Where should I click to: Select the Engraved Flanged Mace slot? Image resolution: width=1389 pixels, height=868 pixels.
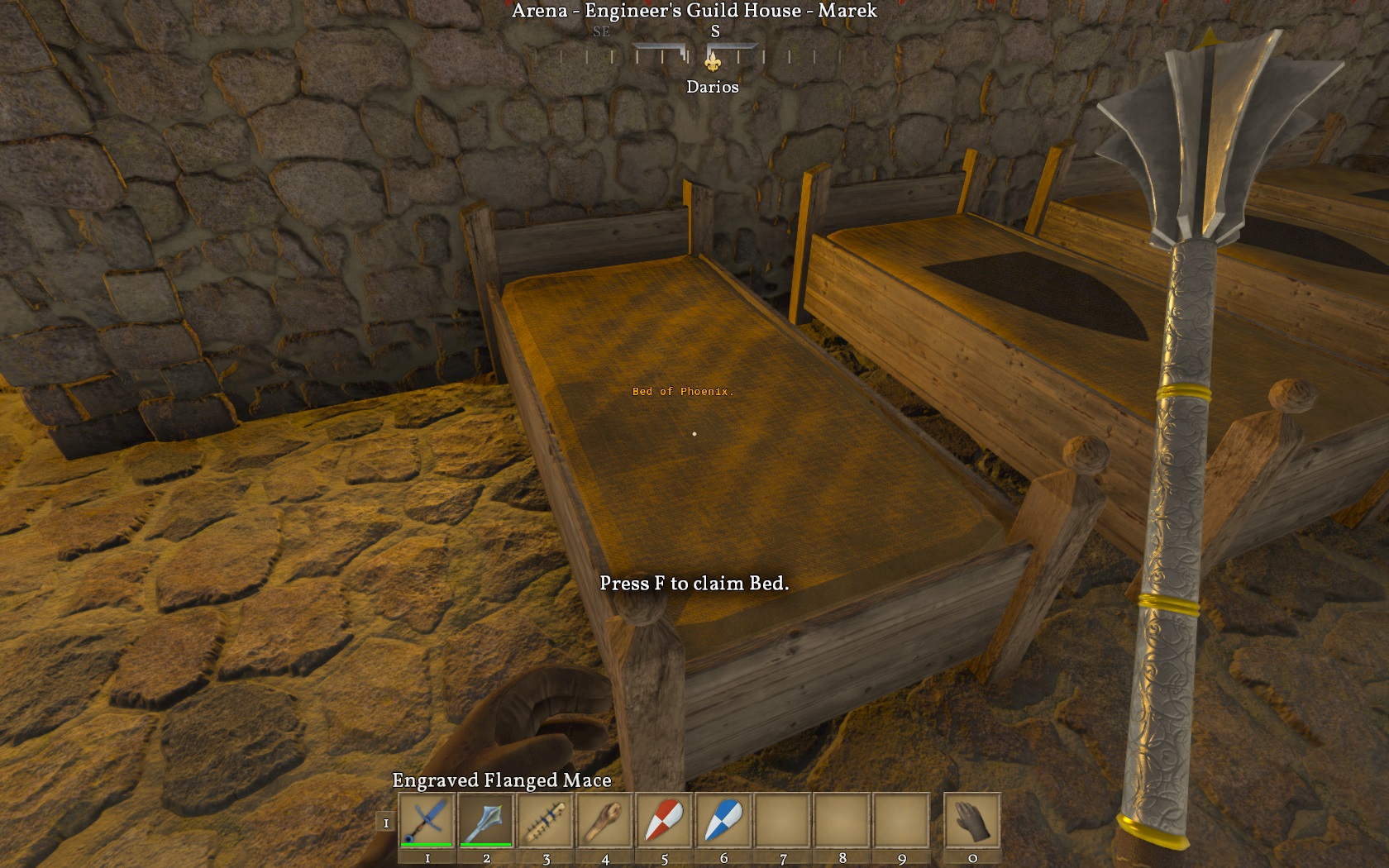coord(486,820)
